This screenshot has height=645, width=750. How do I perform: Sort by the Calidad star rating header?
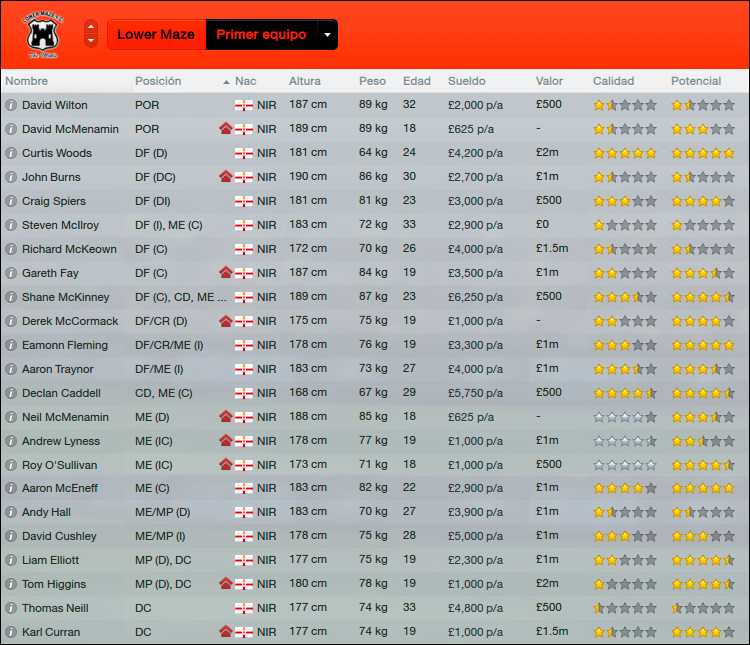pyautogui.click(x=613, y=81)
